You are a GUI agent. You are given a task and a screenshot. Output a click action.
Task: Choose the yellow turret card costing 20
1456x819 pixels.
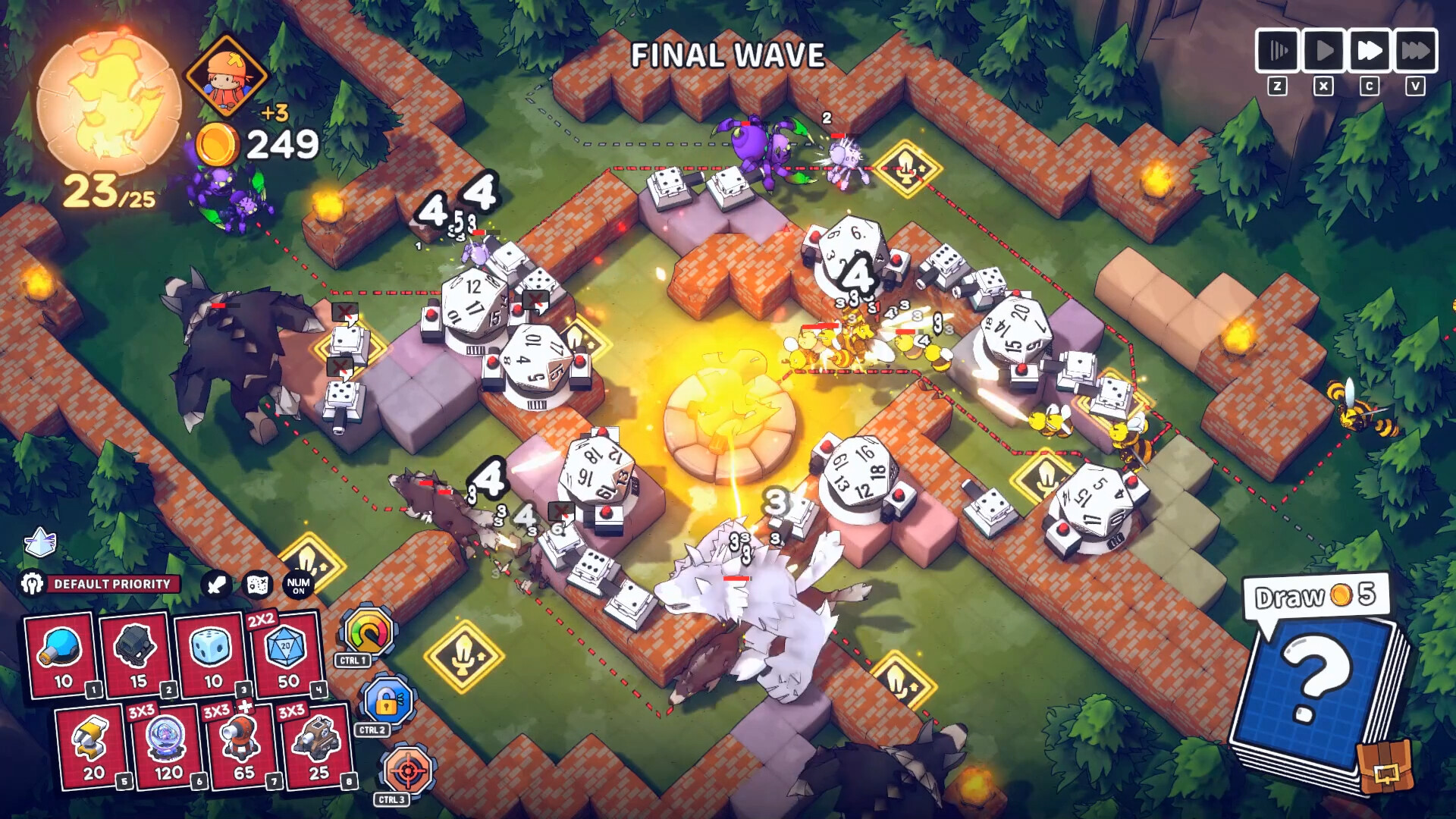pos(93,747)
